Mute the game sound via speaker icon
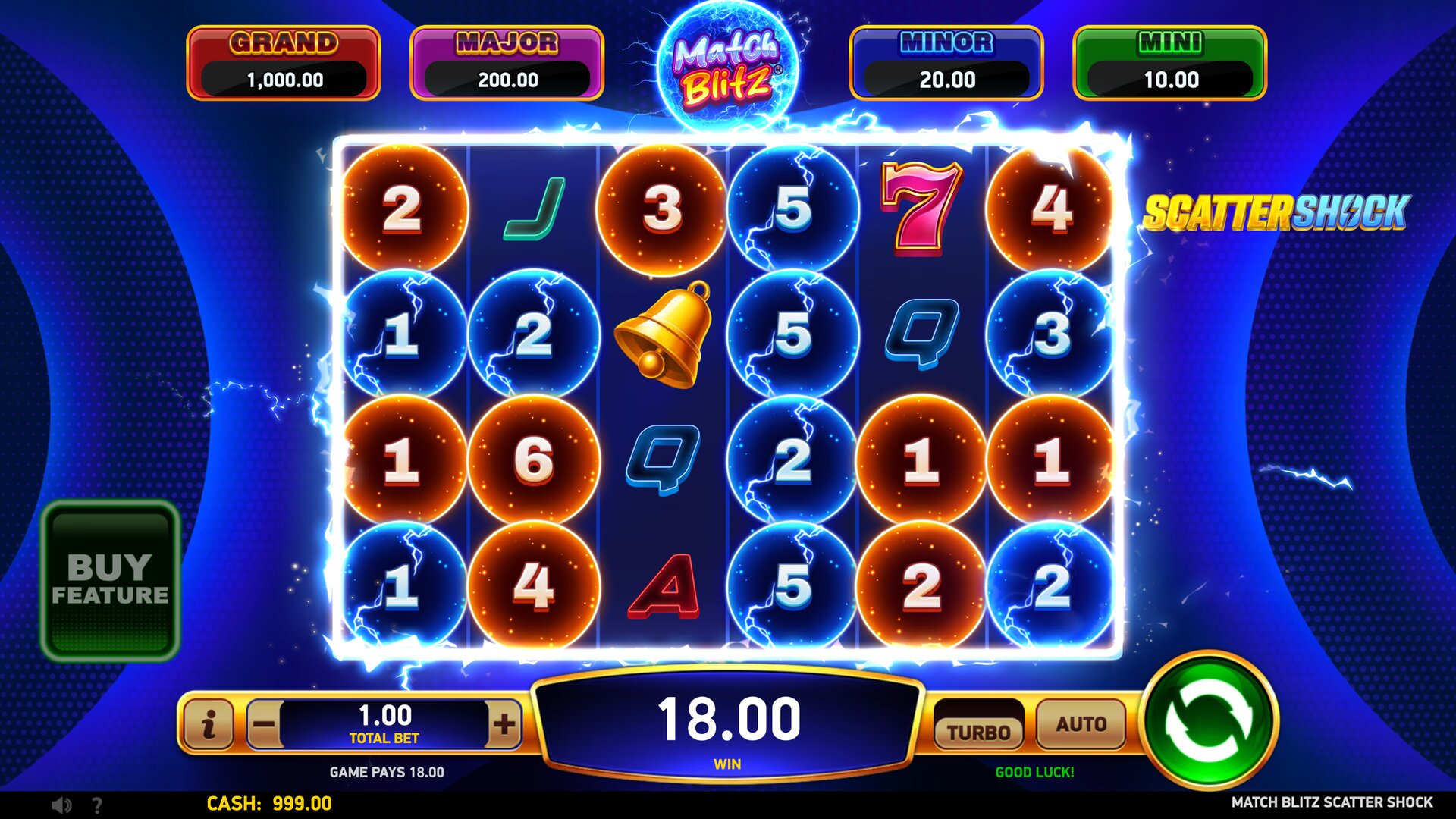This screenshot has height=819, width=1456. [x=61, y=805]
